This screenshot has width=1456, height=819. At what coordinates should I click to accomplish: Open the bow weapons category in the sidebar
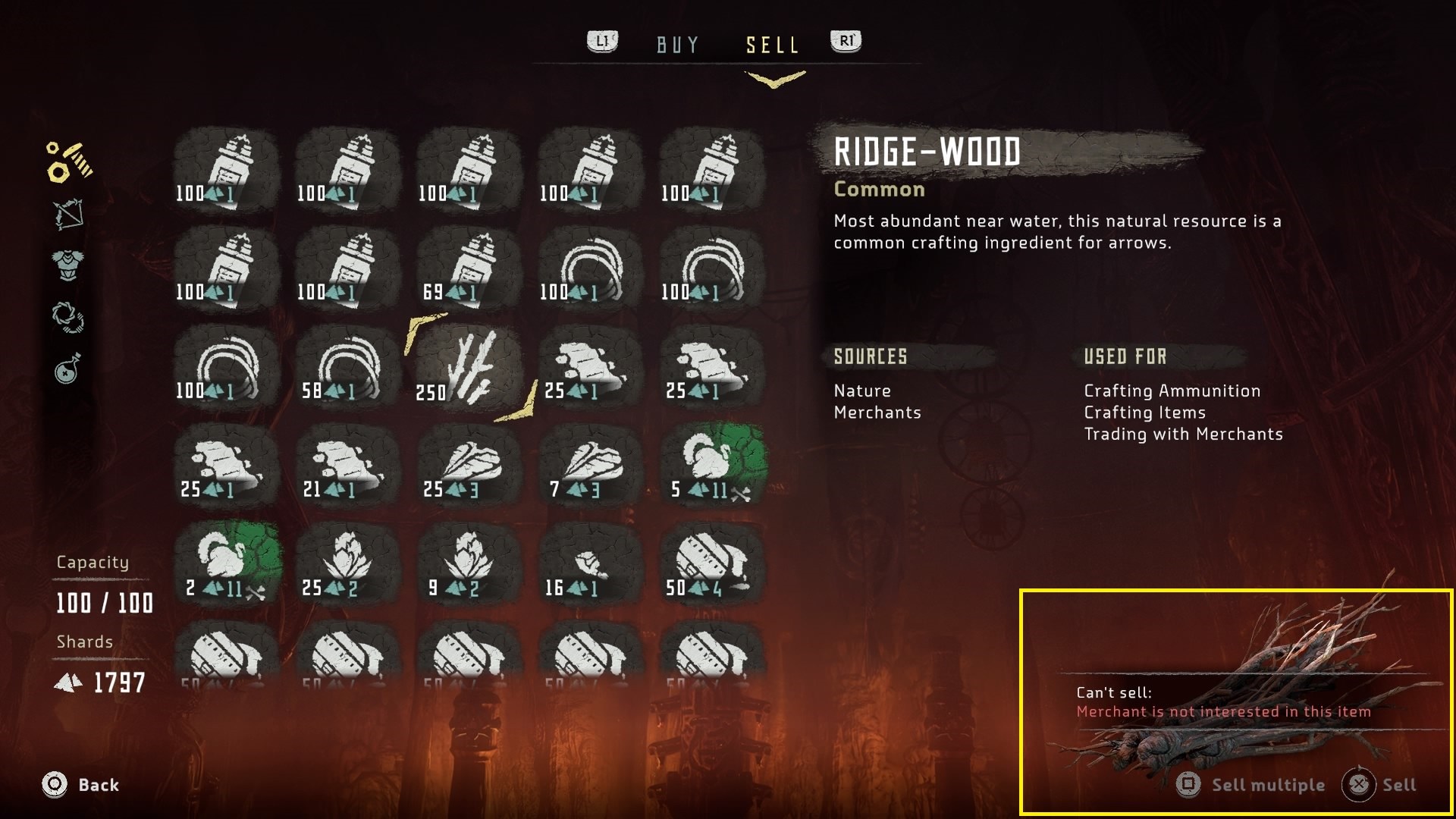(68, 212)
